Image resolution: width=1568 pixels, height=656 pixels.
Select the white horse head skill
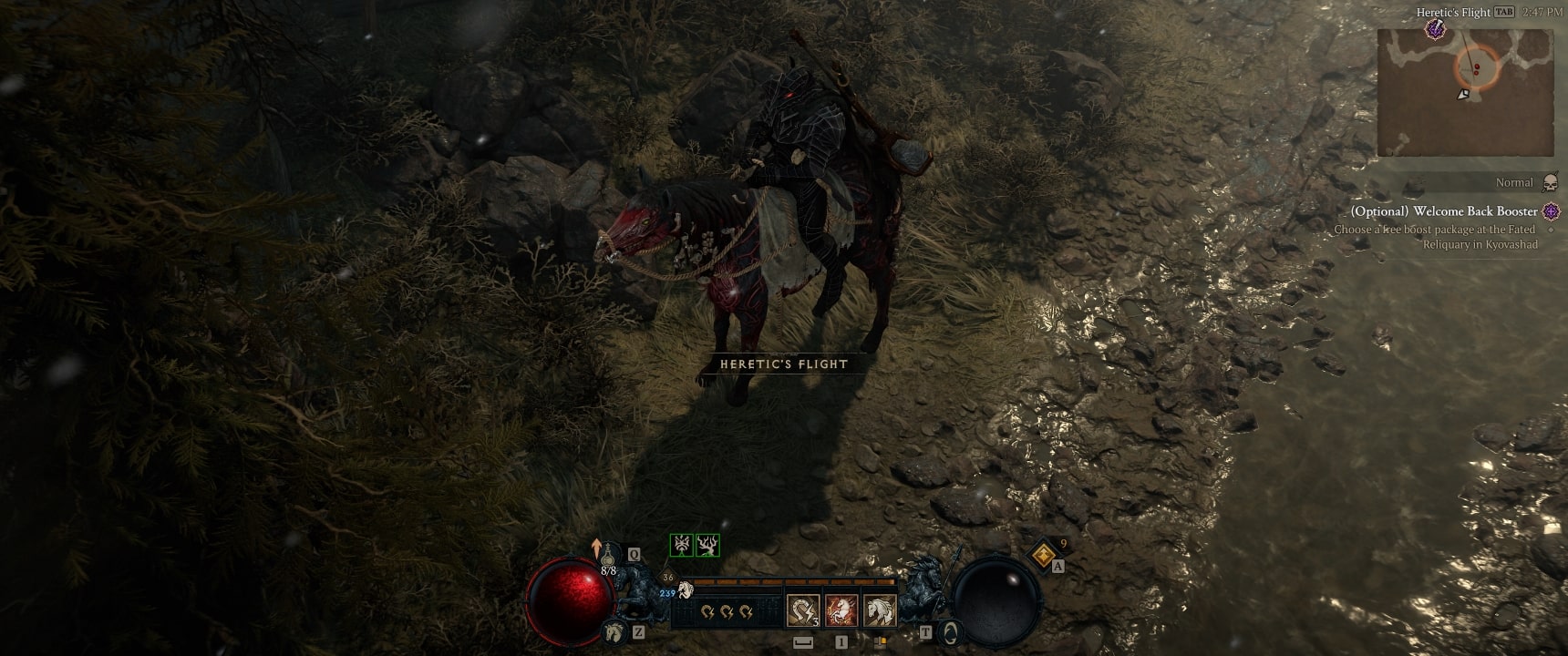pos(880,610)
